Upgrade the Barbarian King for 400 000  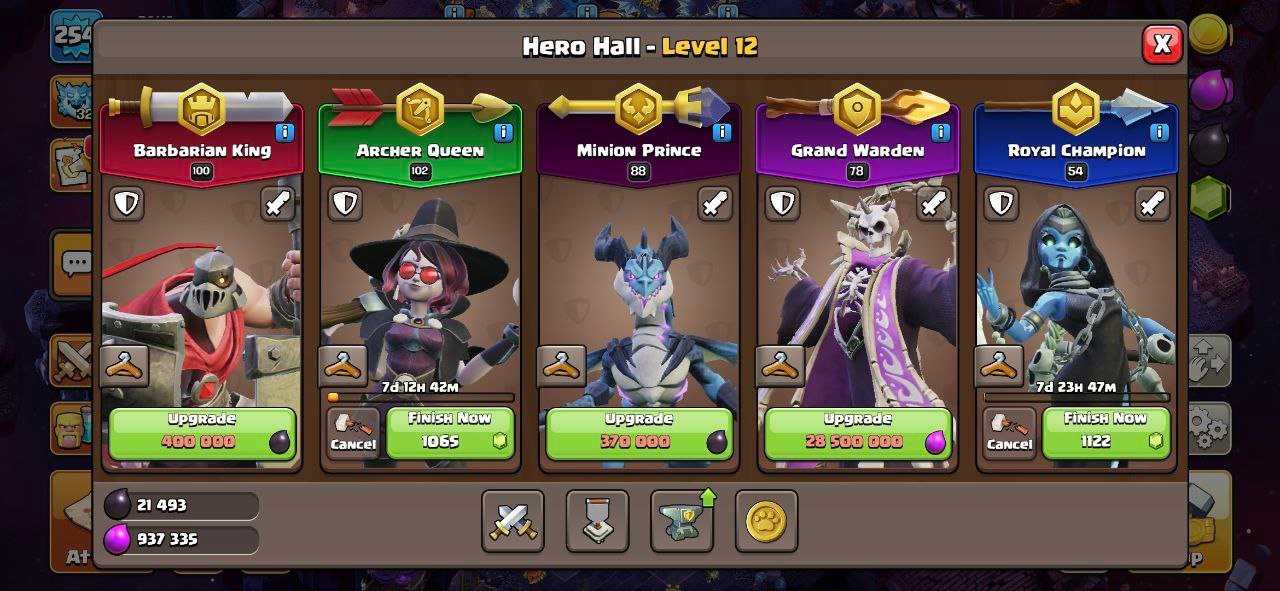(202, 432)
